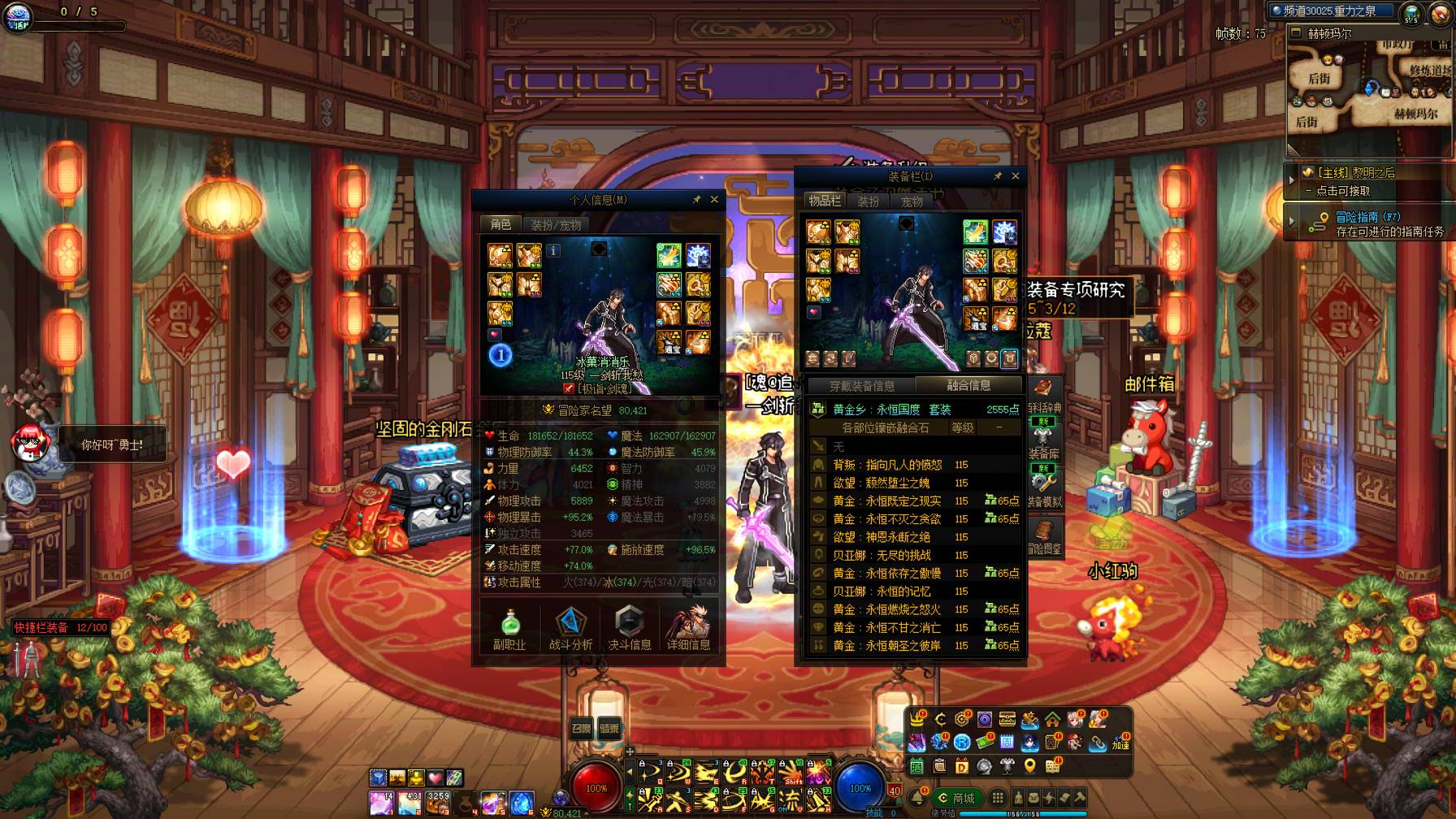Viewport: 1456px width, 819px height.
Task: Close the 装备栏 equipment window
Action: (x=1015, y=176)
